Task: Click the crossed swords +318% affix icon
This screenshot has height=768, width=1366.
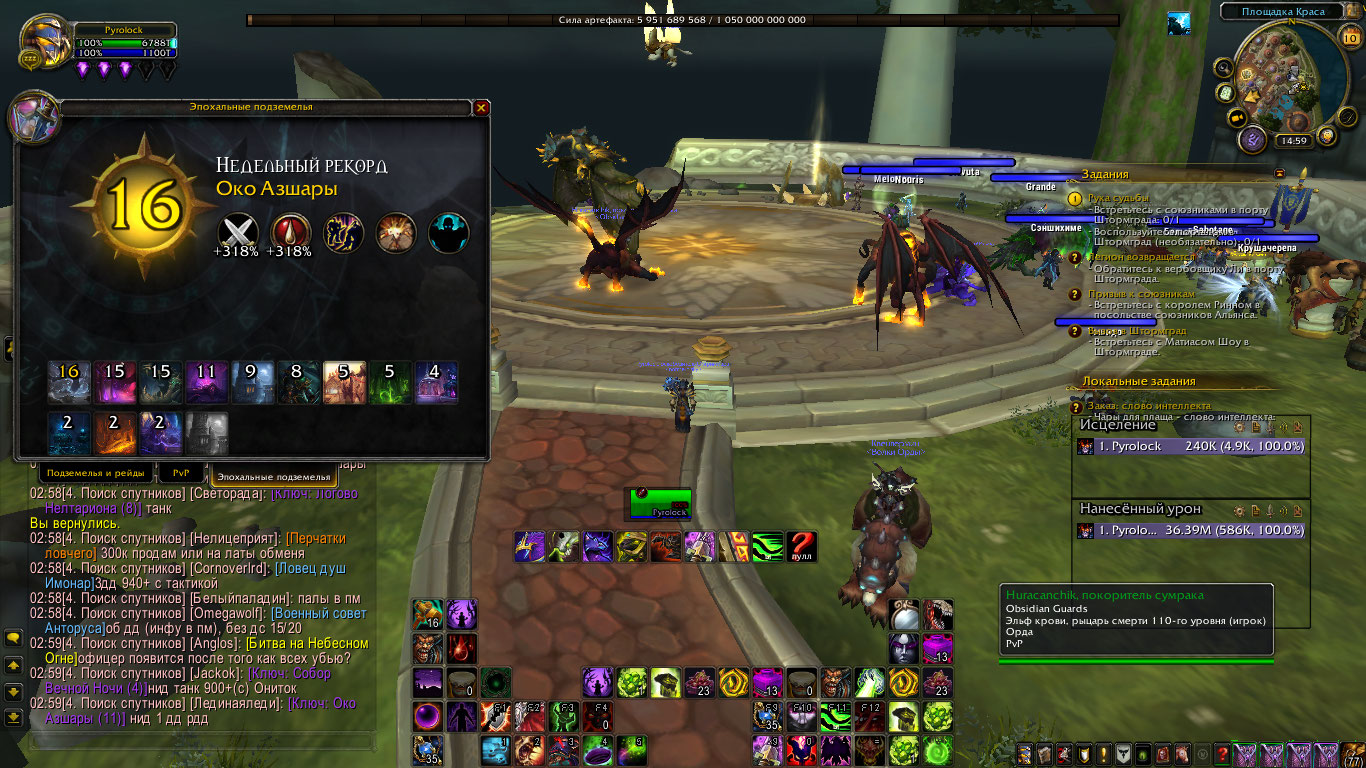Action: [x=238, y=231]
